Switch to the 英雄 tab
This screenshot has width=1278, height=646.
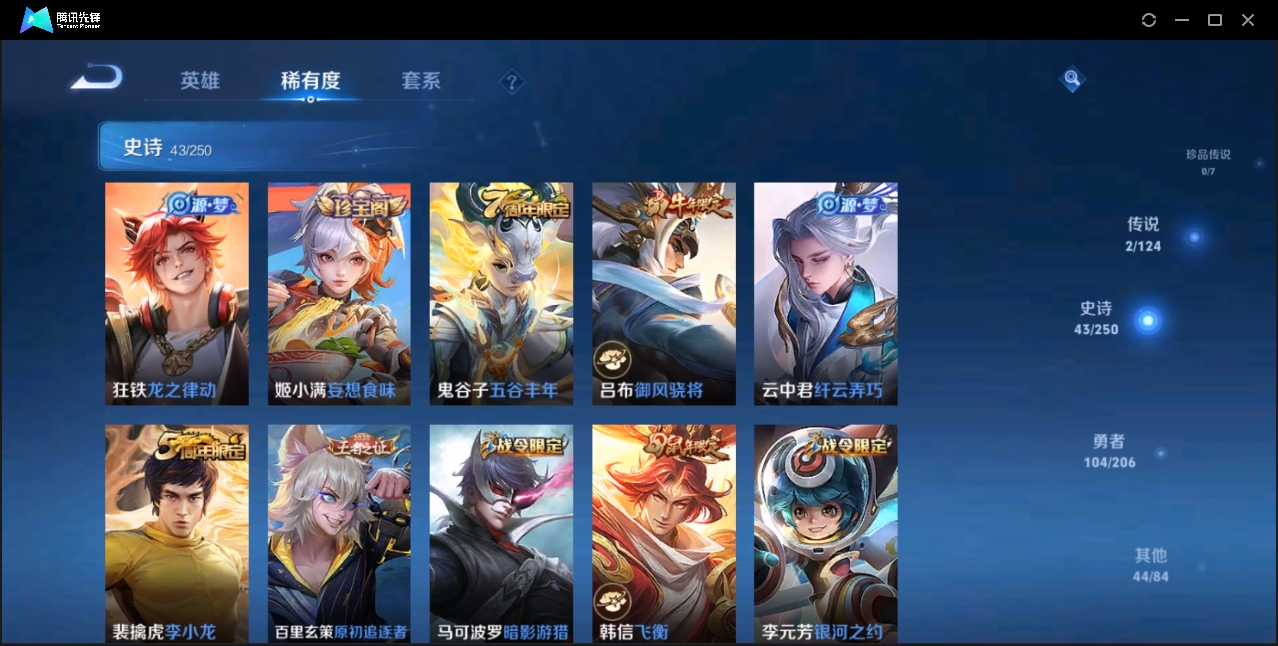(200, 81)
